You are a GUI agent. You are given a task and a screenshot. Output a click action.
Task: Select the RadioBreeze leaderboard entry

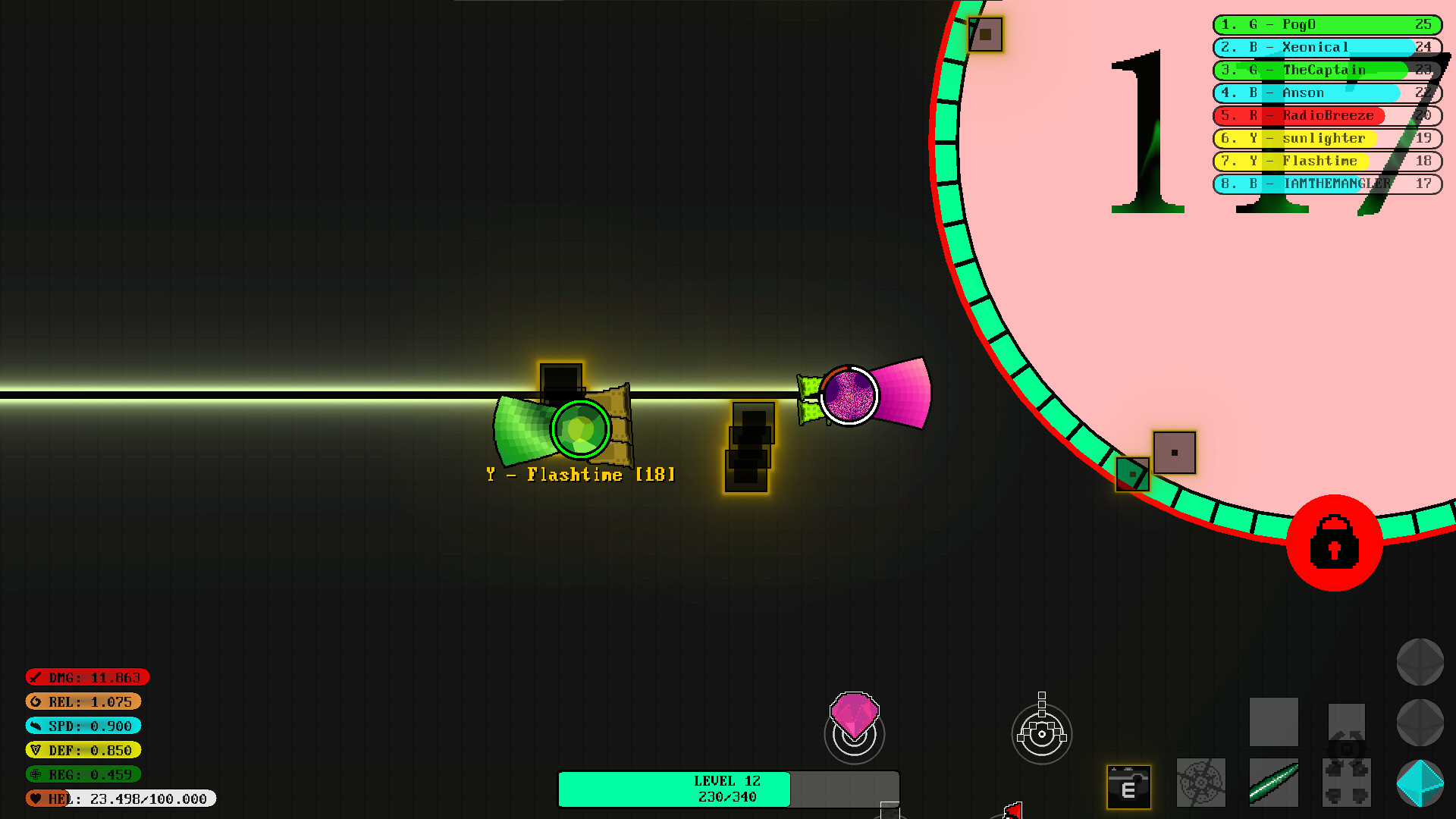tap(1327, 115)
